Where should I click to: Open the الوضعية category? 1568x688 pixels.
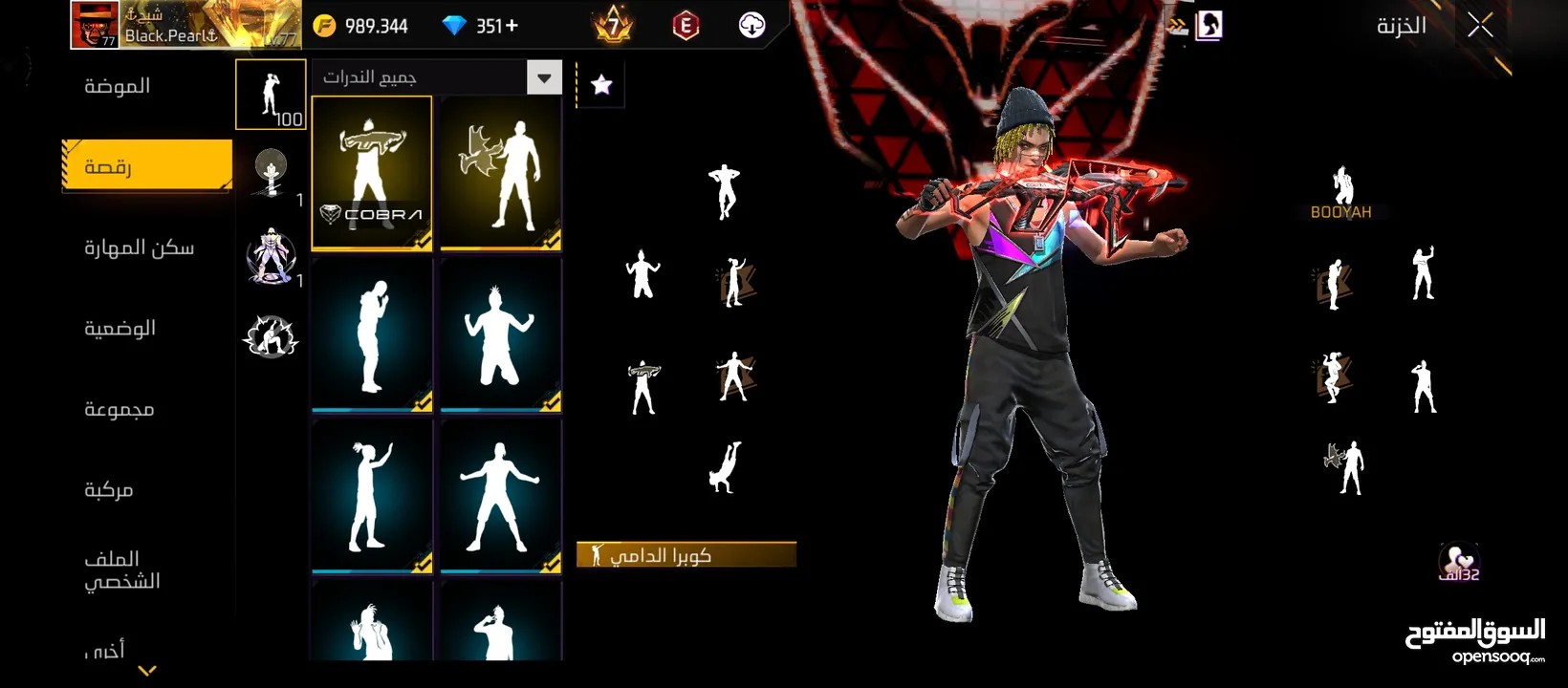[x=120, y=328]
